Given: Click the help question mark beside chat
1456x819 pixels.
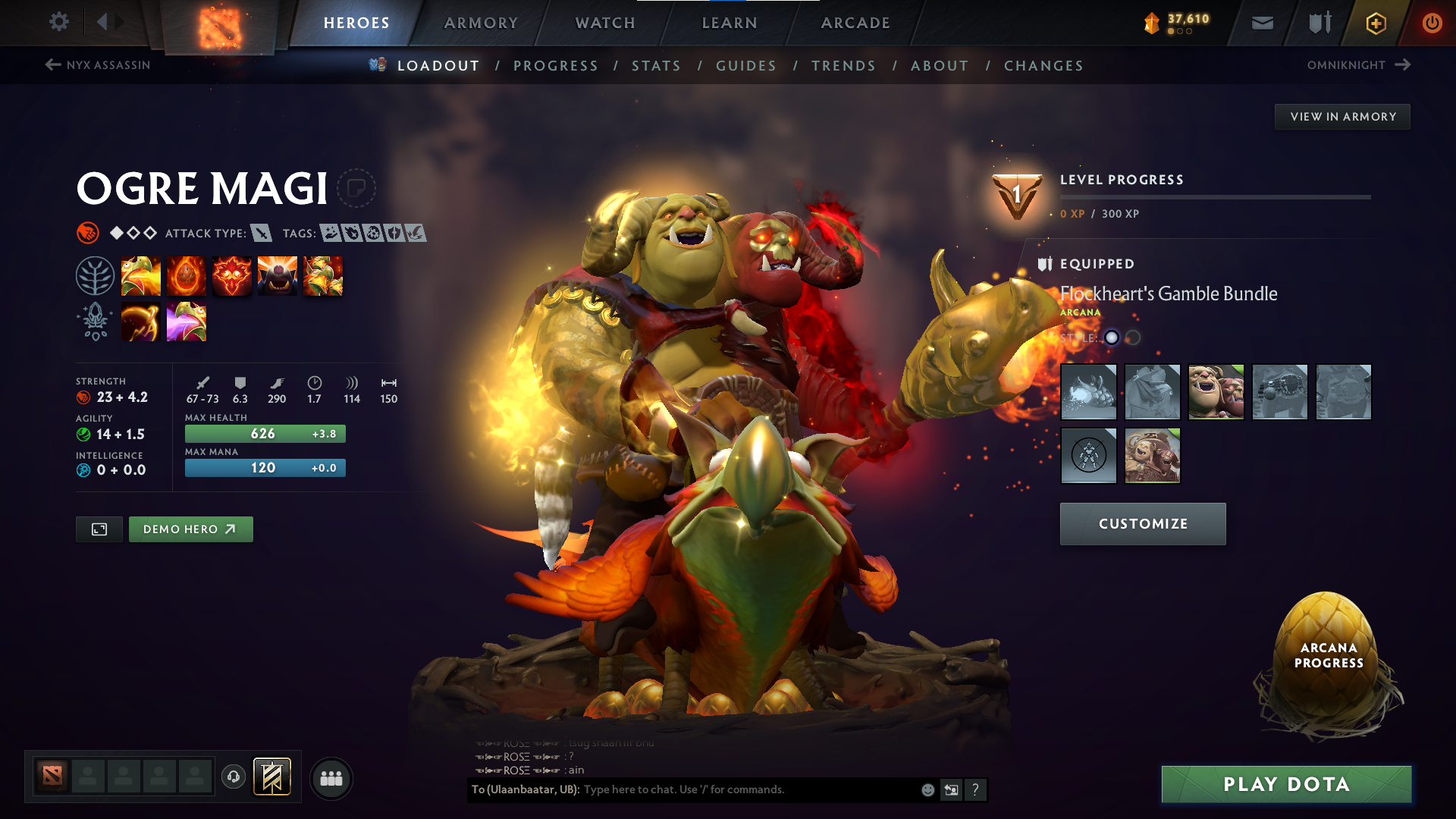Looking at the screenshot, I should [x=976, y=790].
